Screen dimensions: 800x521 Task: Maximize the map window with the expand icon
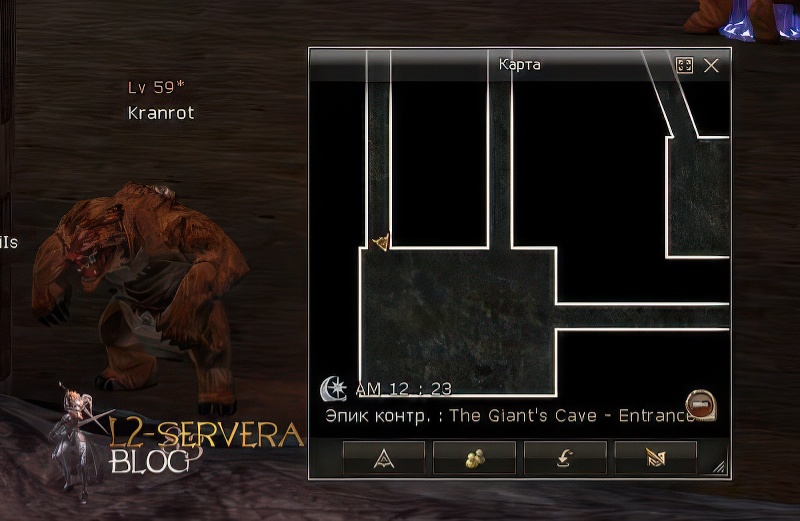(685, 65)
